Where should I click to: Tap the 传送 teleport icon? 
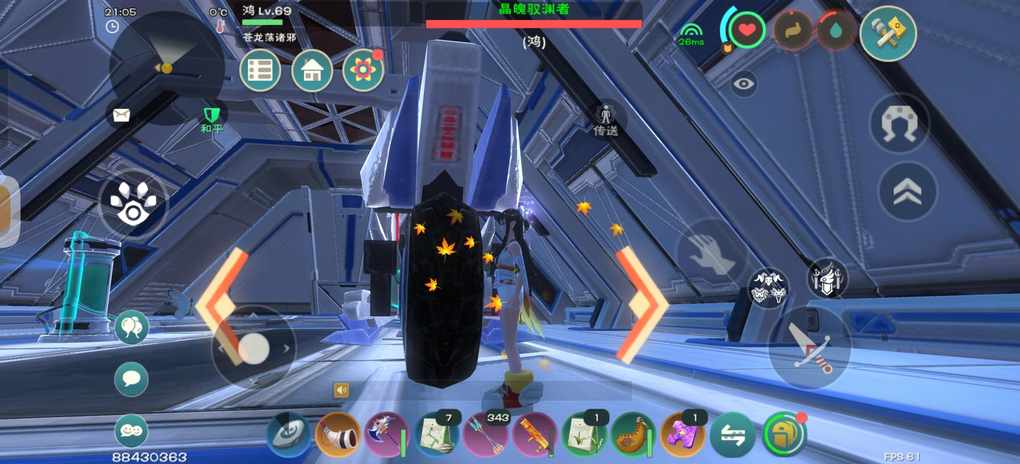tap(605, 118)
